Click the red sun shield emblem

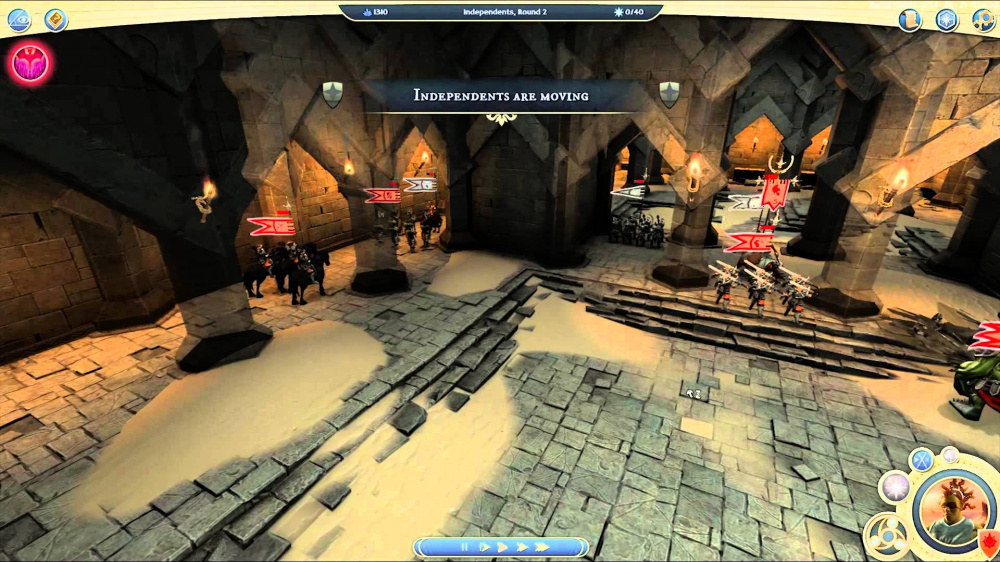click(x=990, y=544)
